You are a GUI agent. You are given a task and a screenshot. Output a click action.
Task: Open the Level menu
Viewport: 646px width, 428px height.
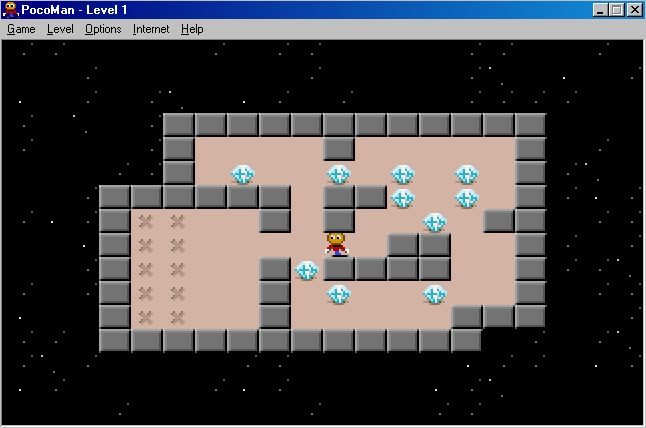(60, 29)
